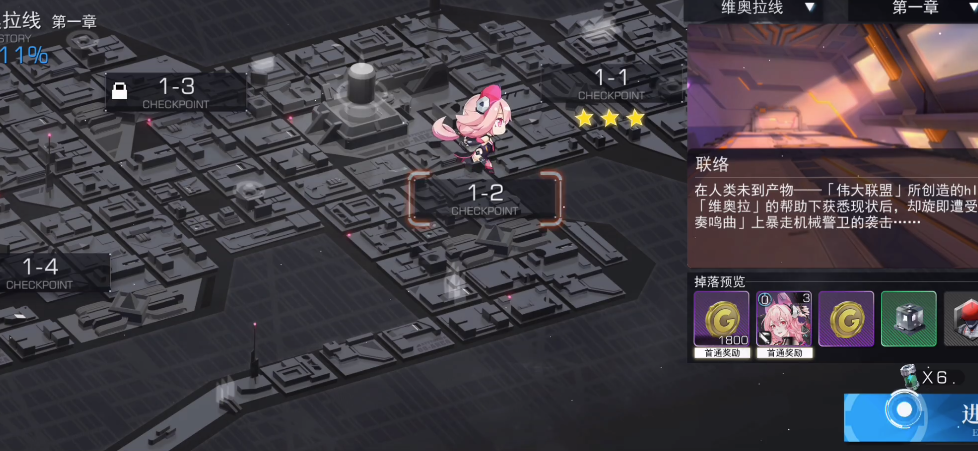Check the green supply crate drop
Viewport: 978px width, 451px height.
point(908,319)
